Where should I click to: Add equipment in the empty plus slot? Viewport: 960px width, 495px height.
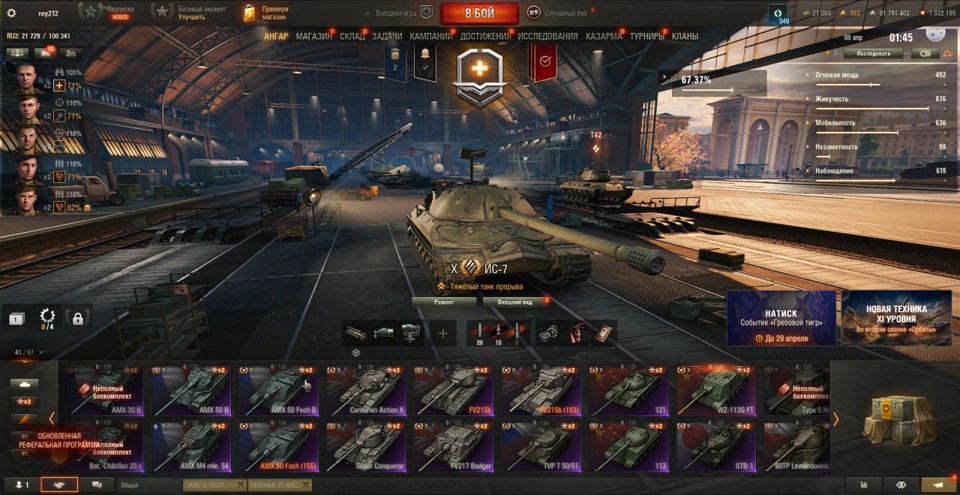[x=443, y=333]
